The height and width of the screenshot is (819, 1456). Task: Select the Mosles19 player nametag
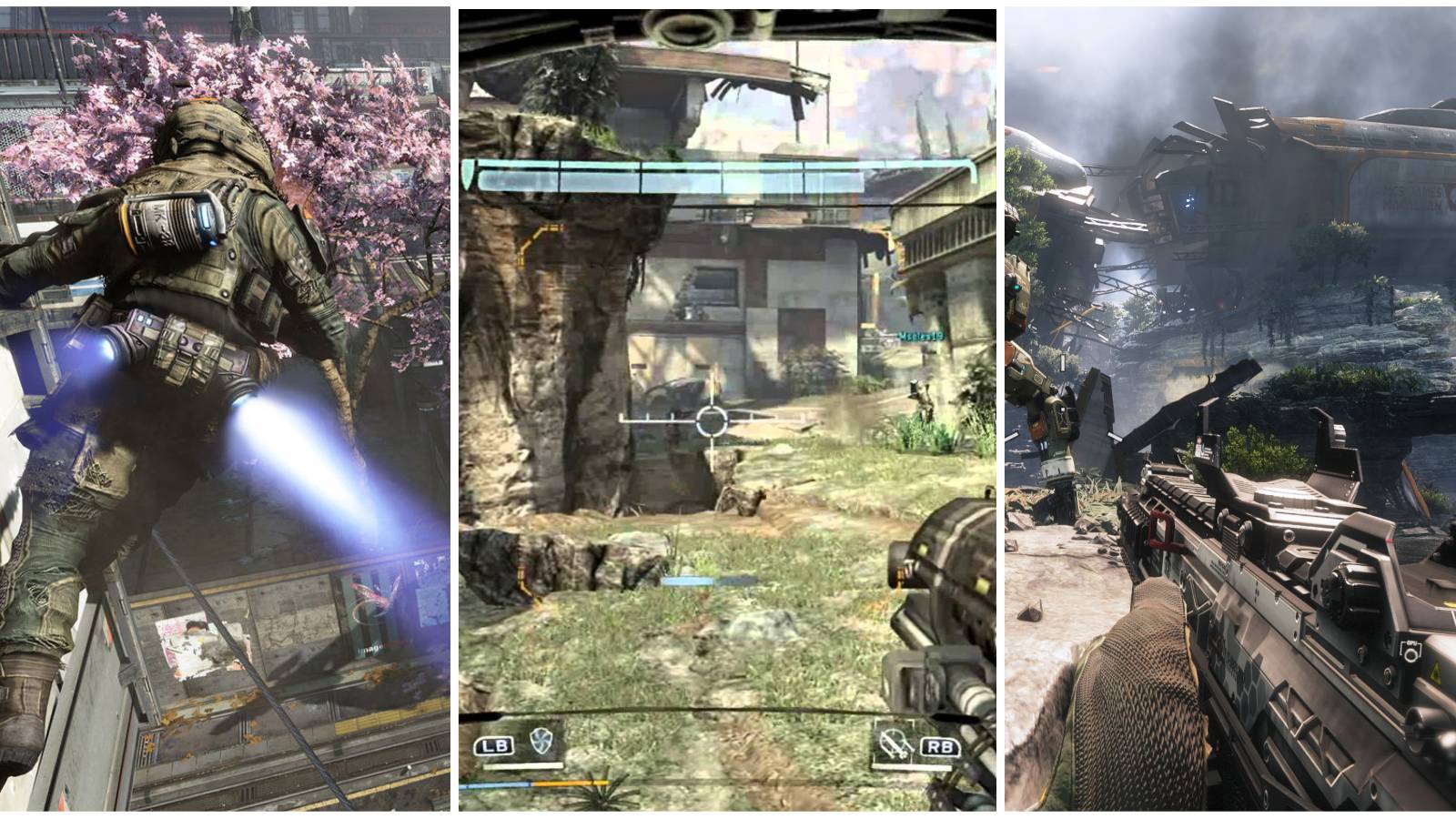pos(921,335)
